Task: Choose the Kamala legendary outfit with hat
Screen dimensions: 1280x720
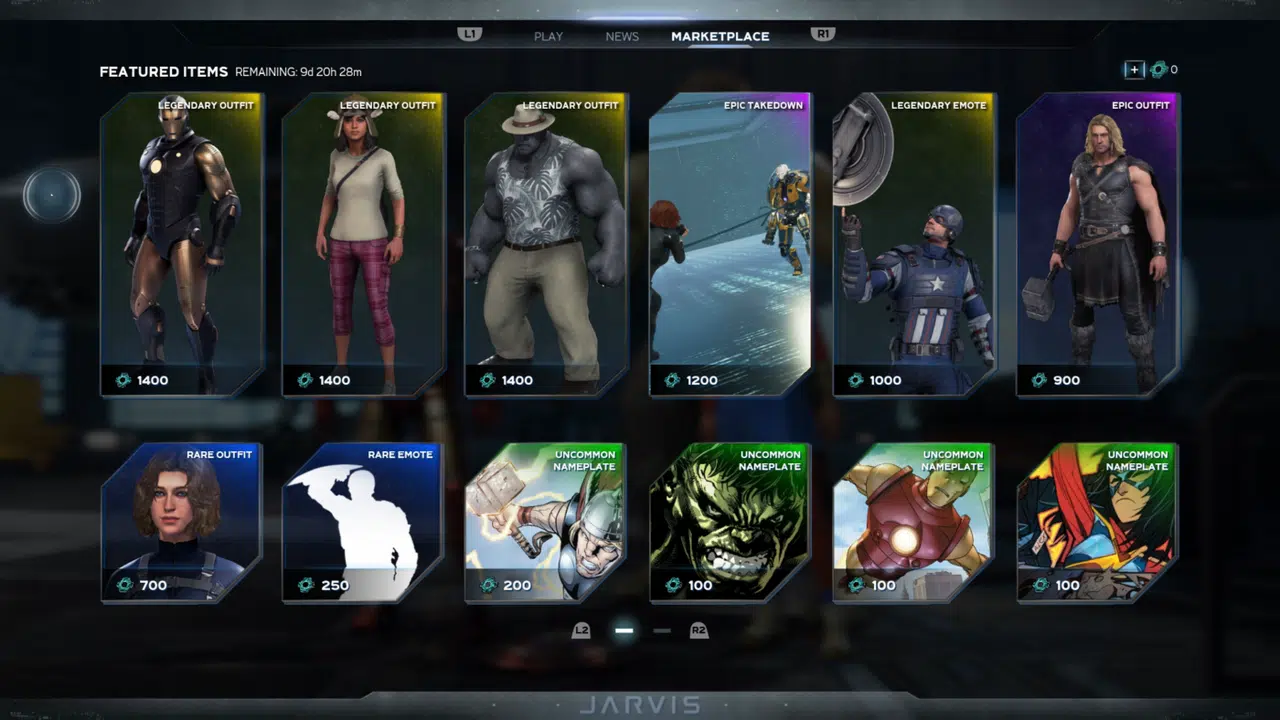Action: [x=364, y=245]
